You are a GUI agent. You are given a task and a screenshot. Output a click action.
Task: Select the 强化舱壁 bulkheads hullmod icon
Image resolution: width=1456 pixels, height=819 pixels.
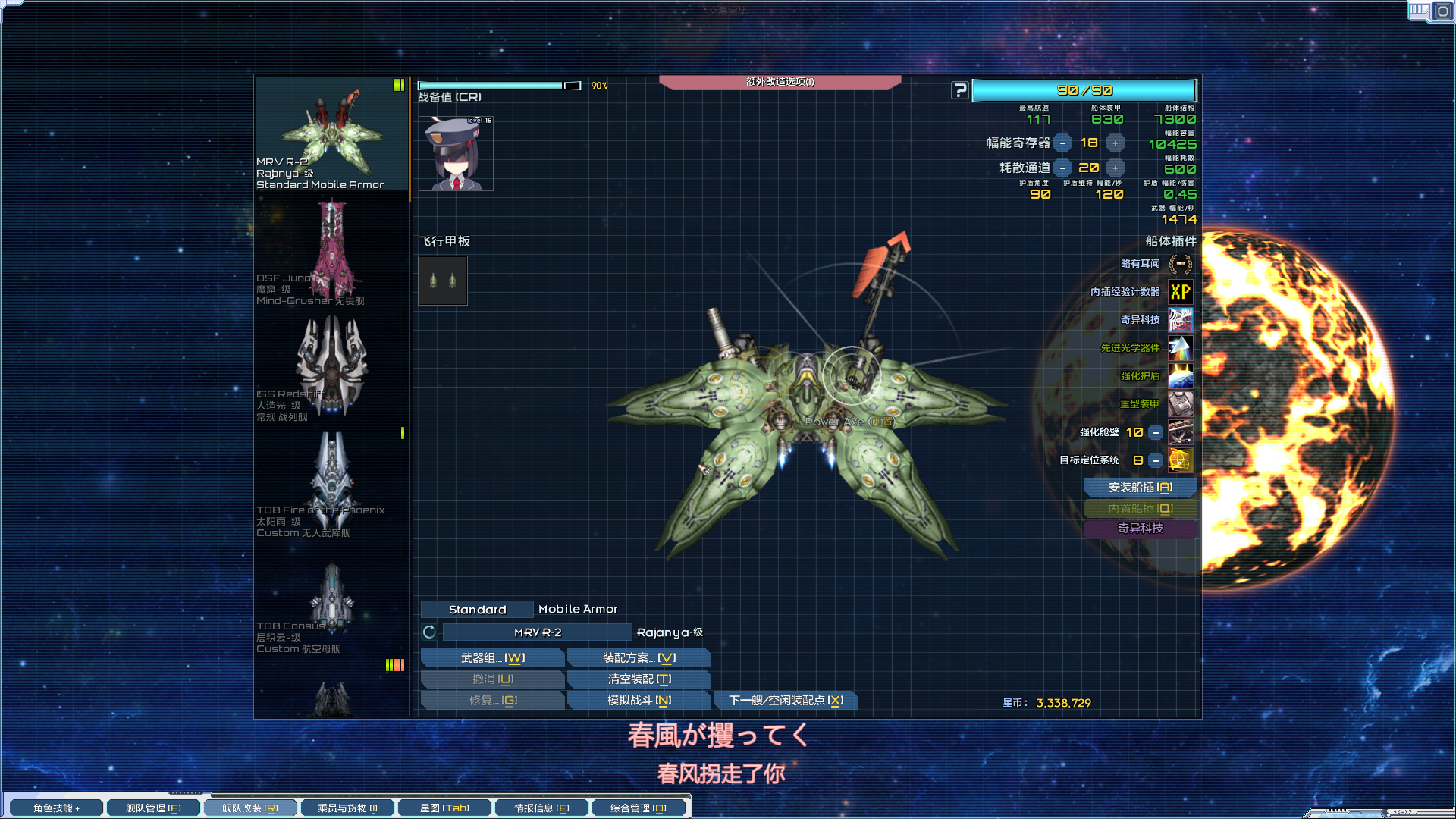coord(1180,432)
